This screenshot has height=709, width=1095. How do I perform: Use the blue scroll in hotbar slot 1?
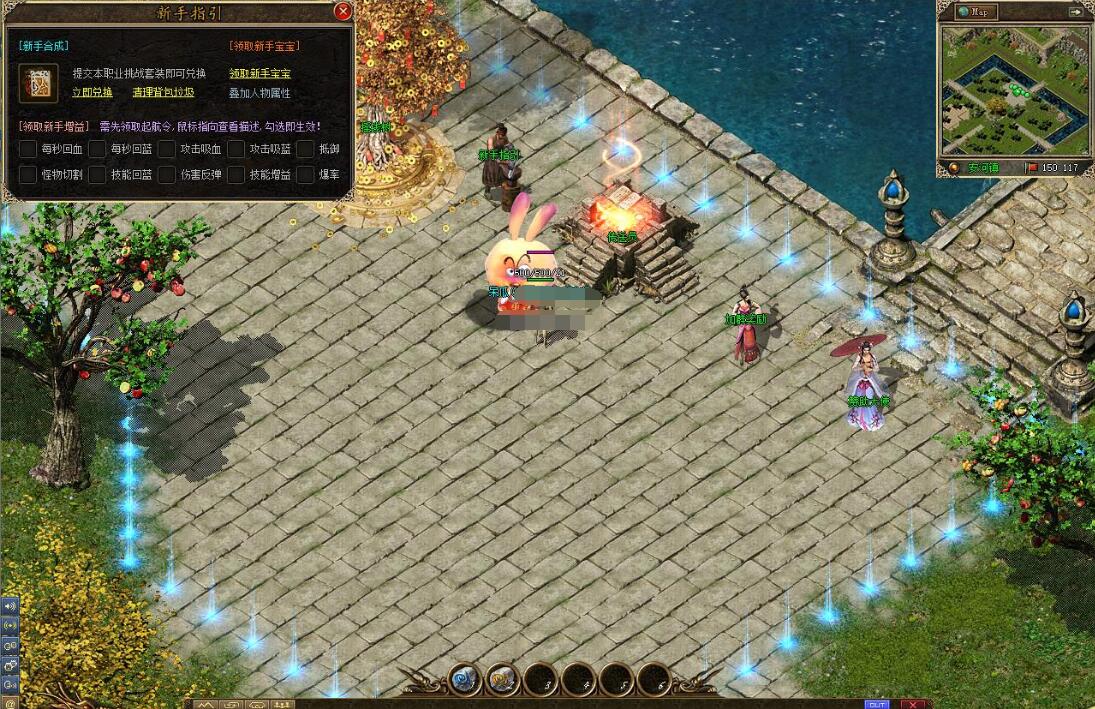(465, 680)
